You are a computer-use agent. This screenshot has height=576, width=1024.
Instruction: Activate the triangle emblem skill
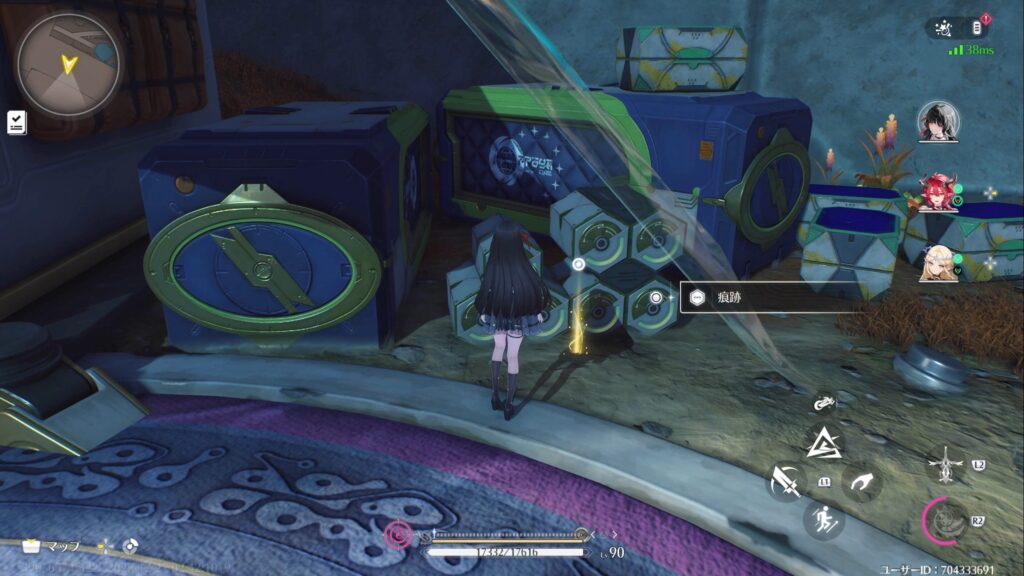(x=824, y=442)
